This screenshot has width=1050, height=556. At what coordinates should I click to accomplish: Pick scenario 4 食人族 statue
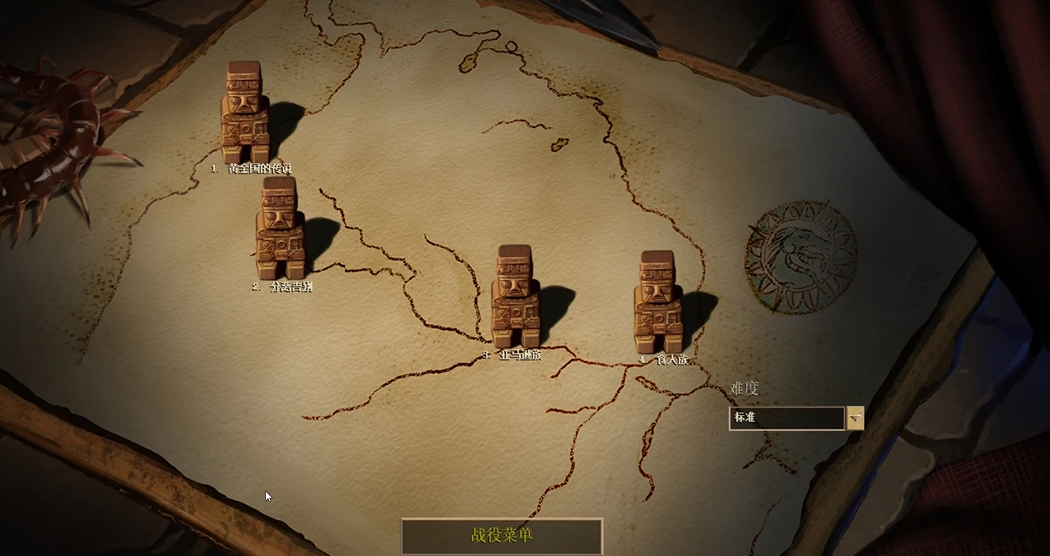click(x=658, y=302)
